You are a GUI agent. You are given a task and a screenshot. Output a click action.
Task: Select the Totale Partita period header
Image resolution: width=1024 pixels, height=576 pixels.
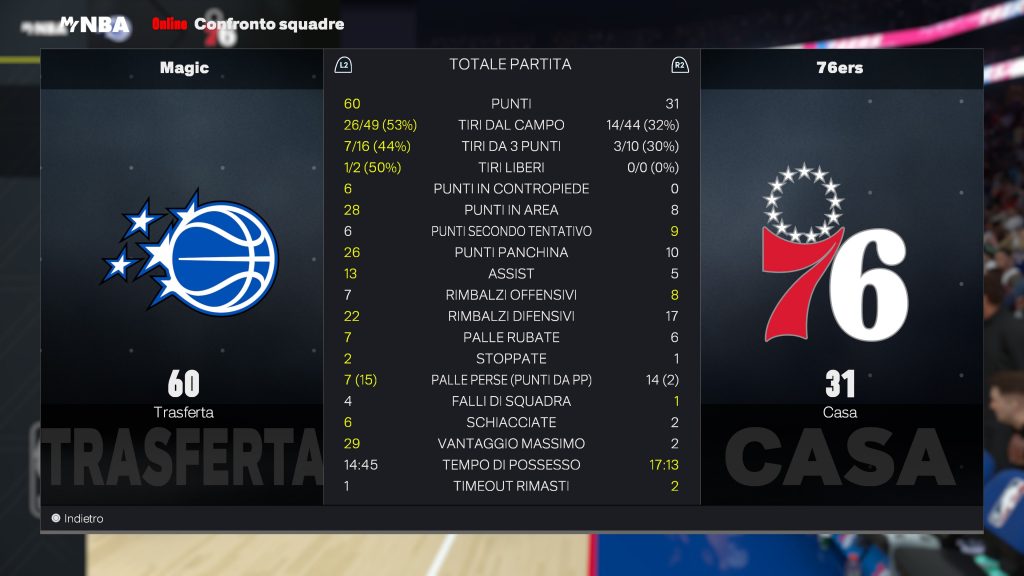(510, 65)
